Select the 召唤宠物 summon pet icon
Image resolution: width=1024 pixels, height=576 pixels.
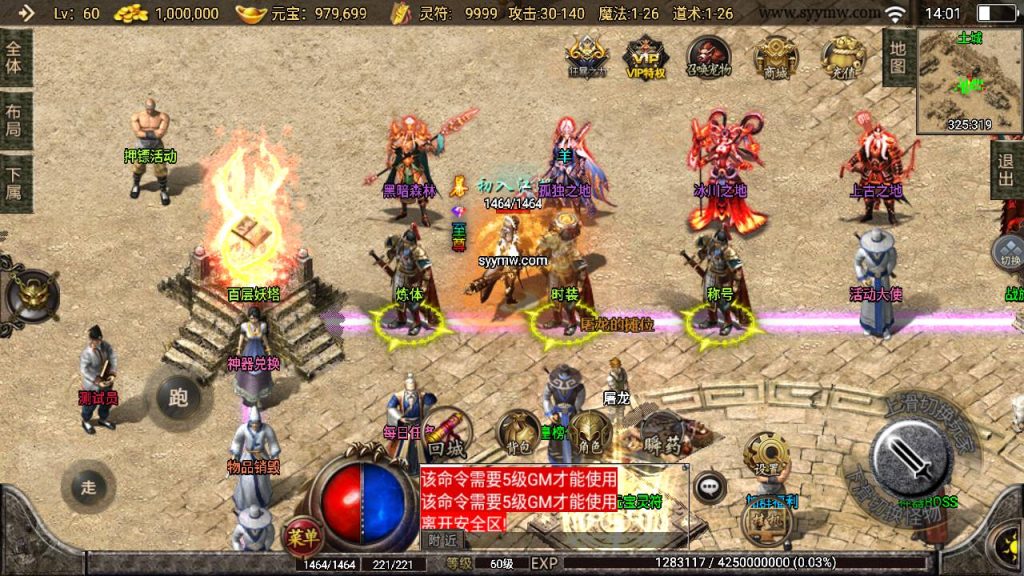[x=708, y=56]
